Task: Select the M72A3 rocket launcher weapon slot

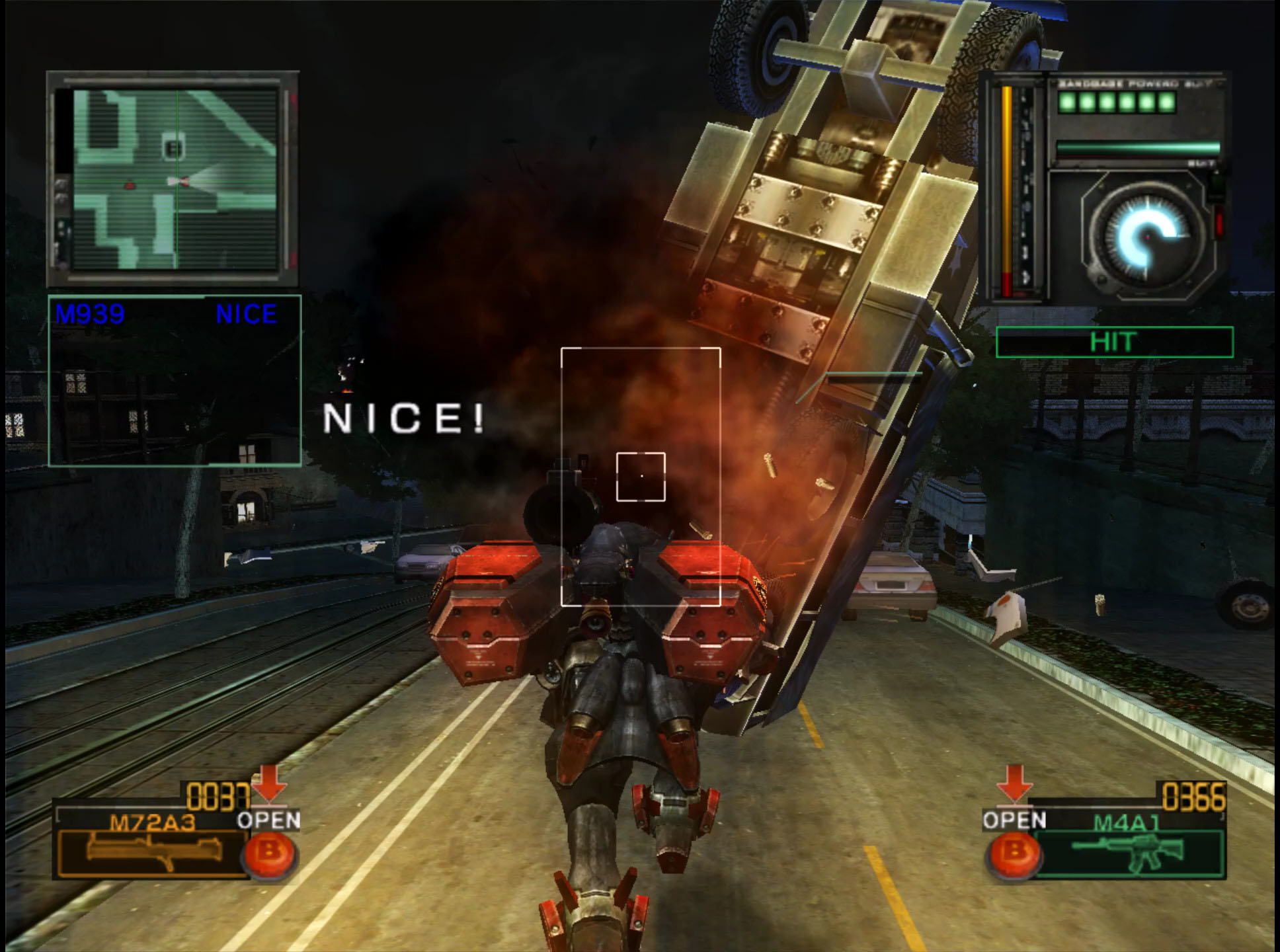Action: pyautogui.click(x=153, y=852)
